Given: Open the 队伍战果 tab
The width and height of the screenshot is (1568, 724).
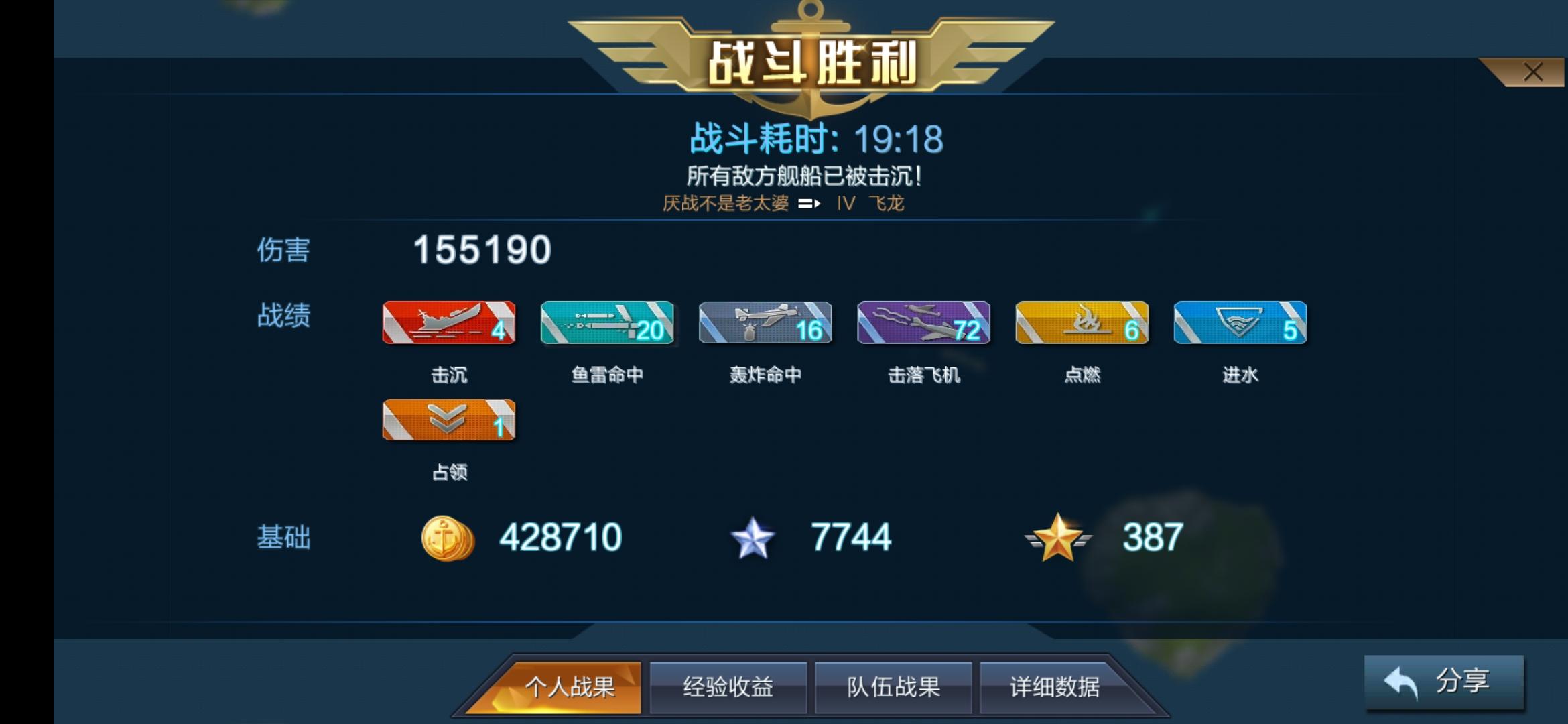Looking at the screenshot, I should click(893, 687).
